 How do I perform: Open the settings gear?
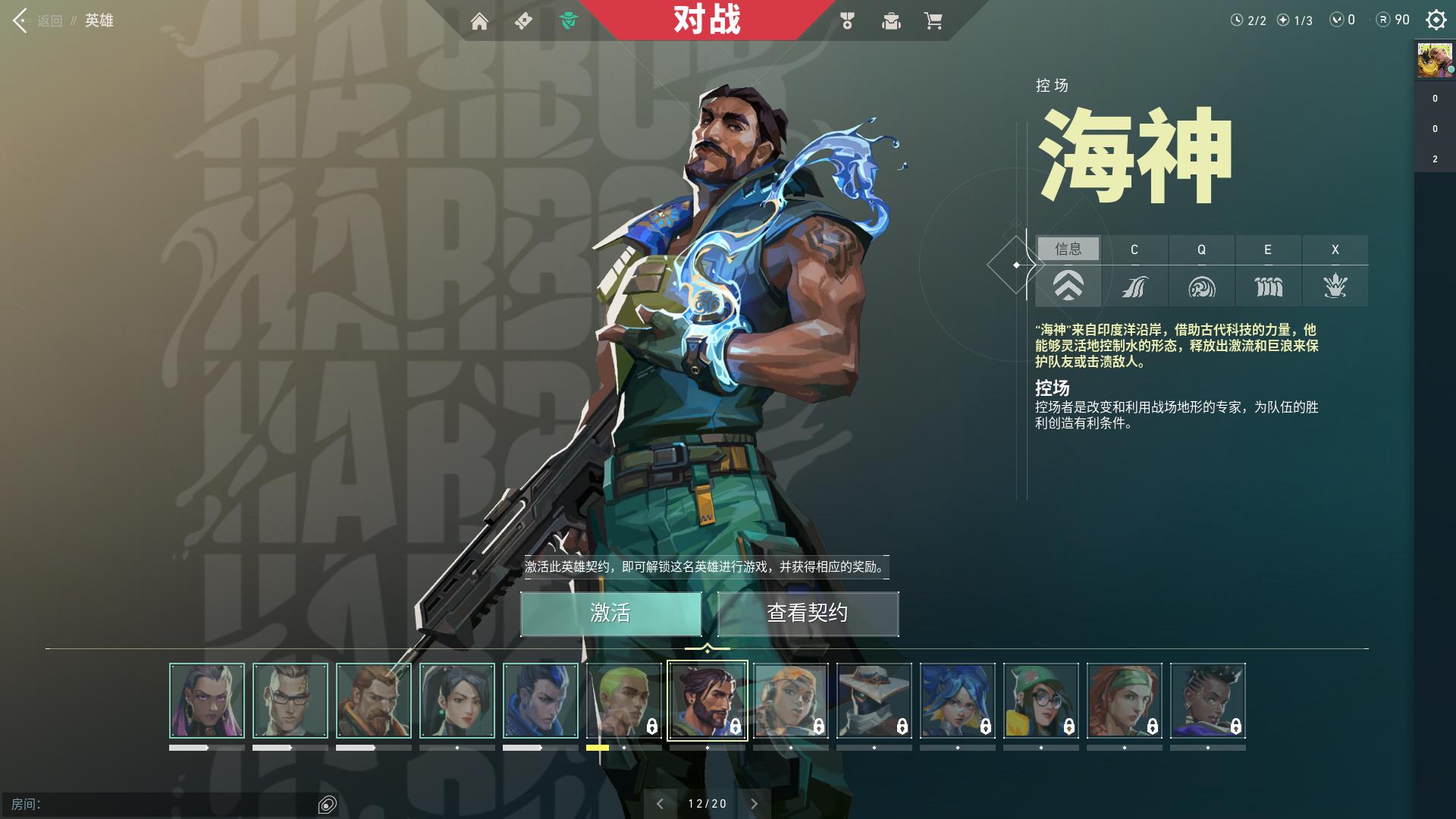(1435, 21)
